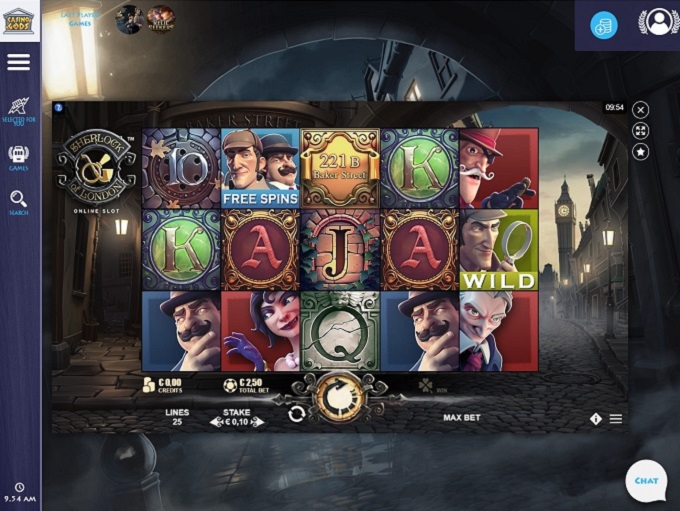
Task: Open the first last-played game thumbnail
Action: click(x=129, y=19)
